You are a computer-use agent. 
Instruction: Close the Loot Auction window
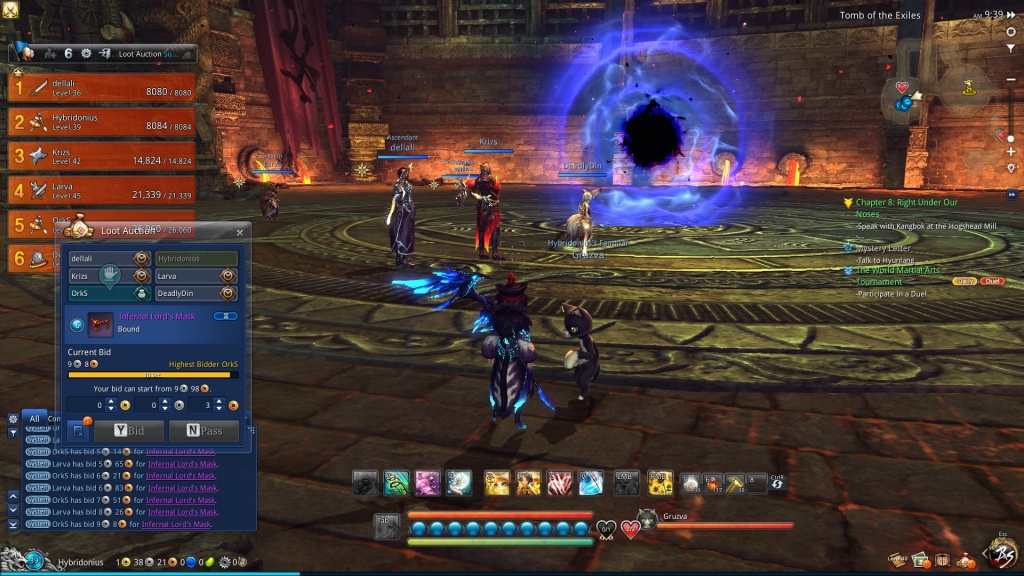click(239, 232)
